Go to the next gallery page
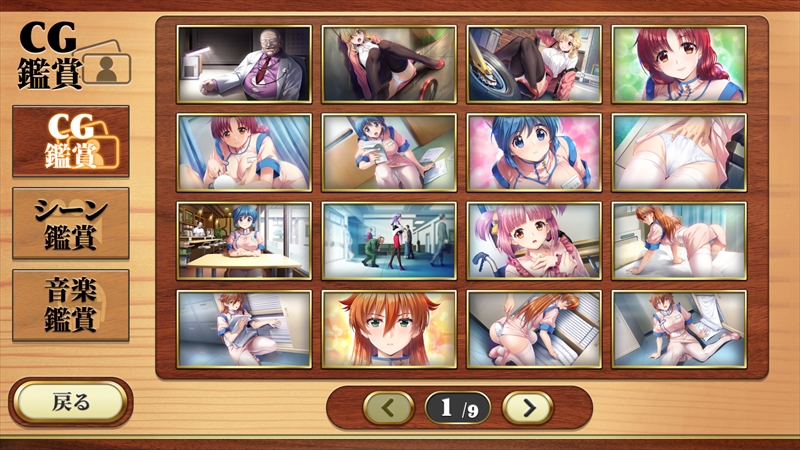Screen dimensions: 800x450 pos(527,407)
